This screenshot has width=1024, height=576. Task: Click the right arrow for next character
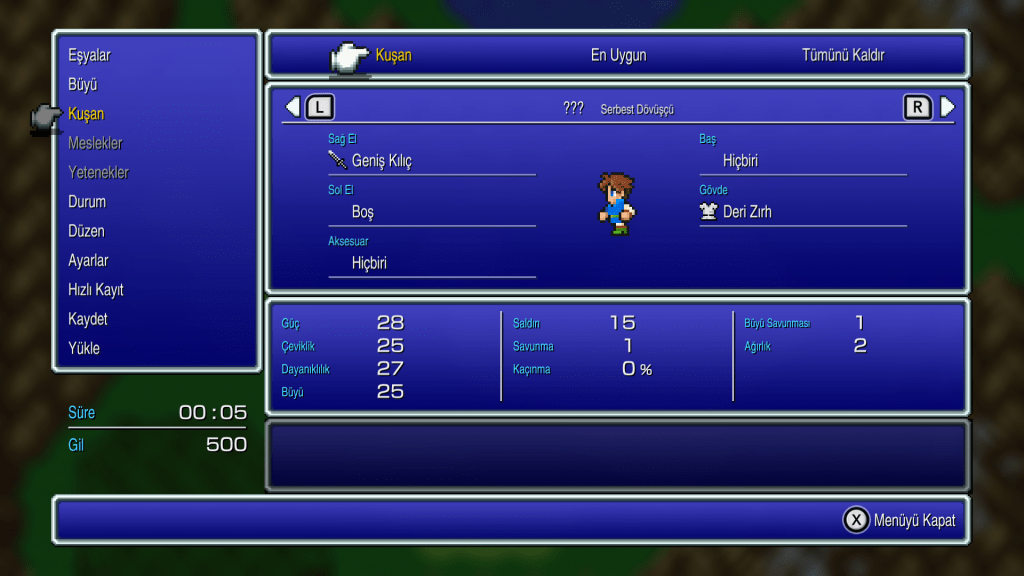(947, 107)
